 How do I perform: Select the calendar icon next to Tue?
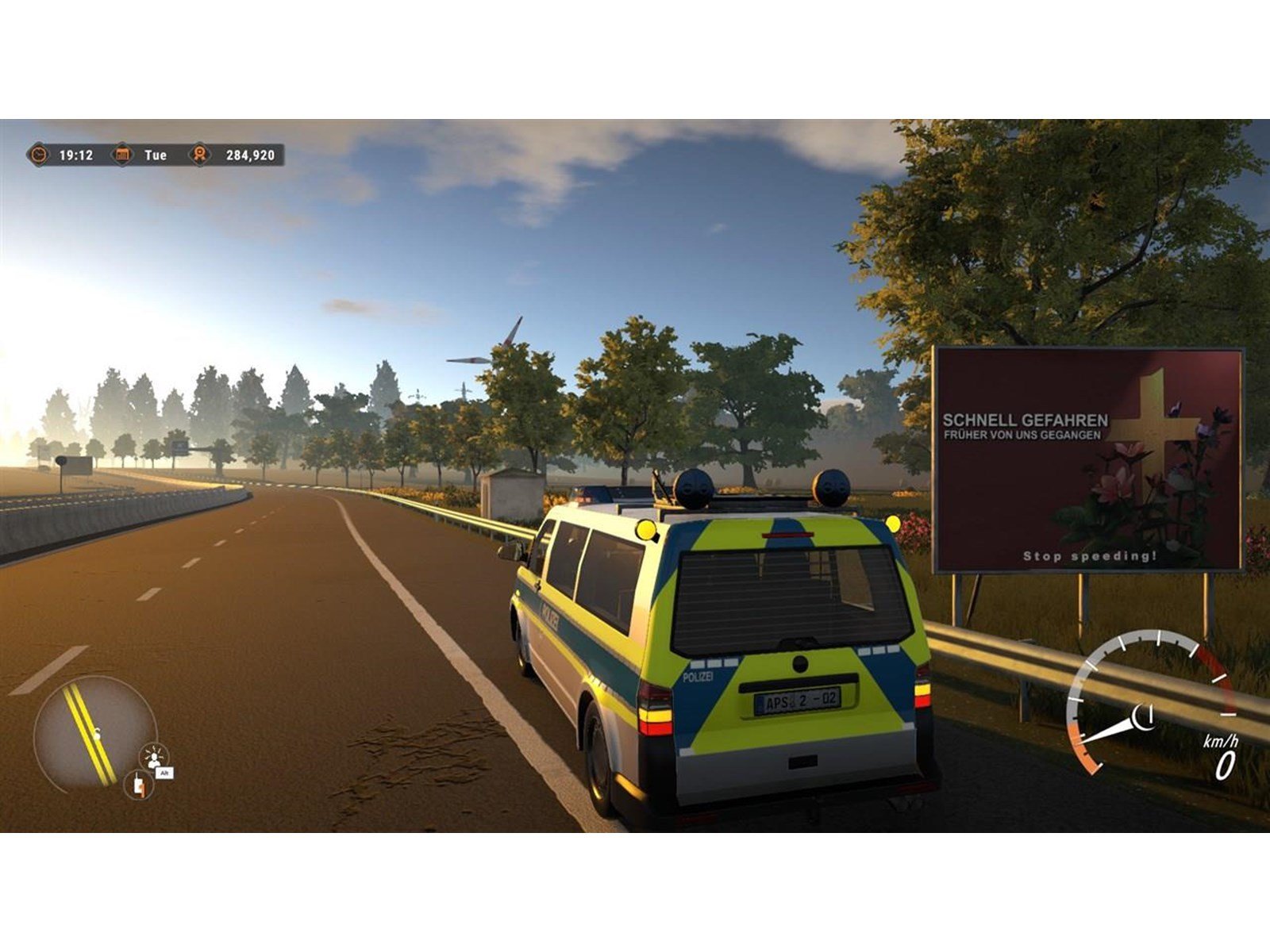[x=121, y=155]
